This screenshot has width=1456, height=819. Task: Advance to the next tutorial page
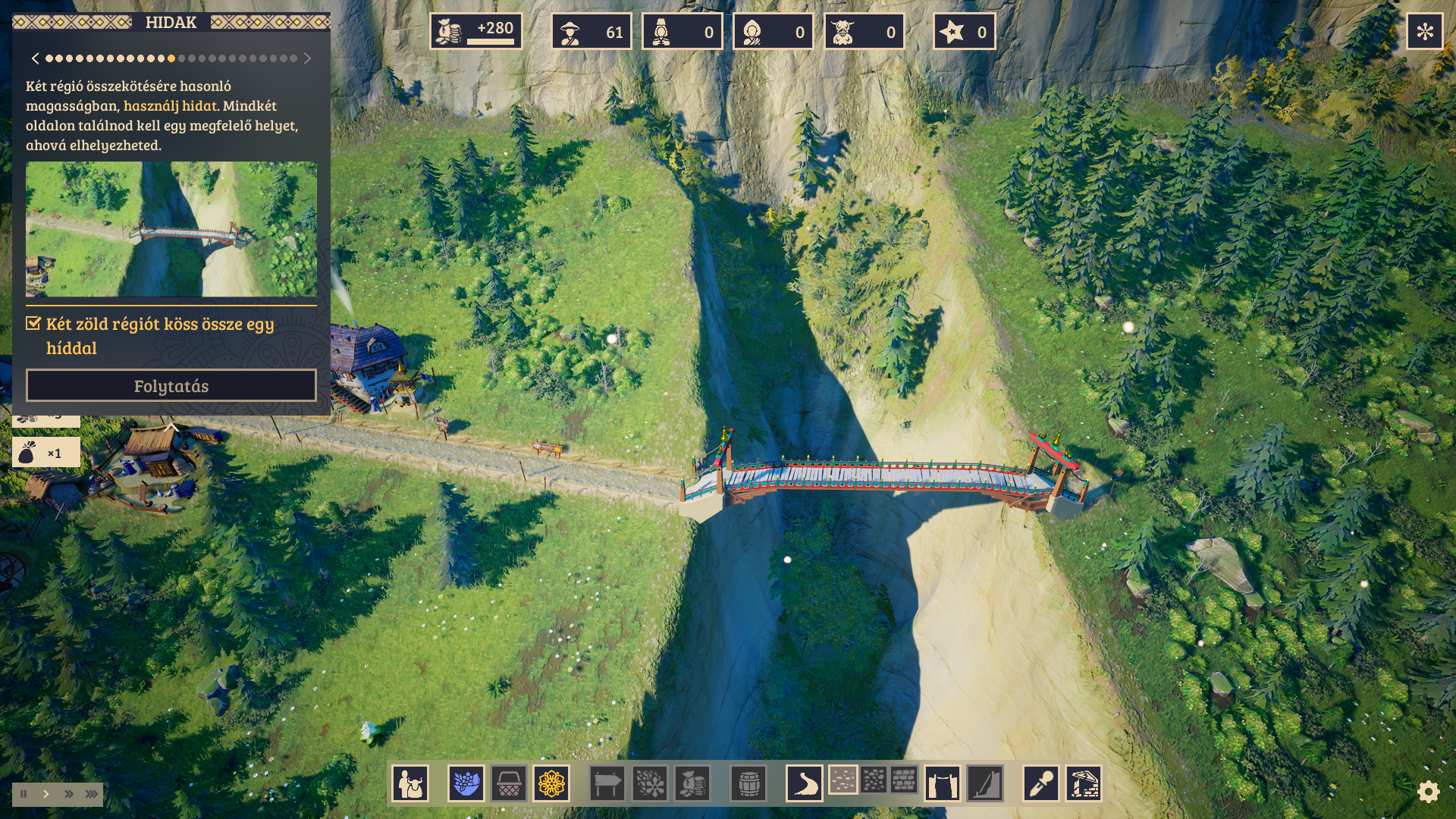click(307, 58)
